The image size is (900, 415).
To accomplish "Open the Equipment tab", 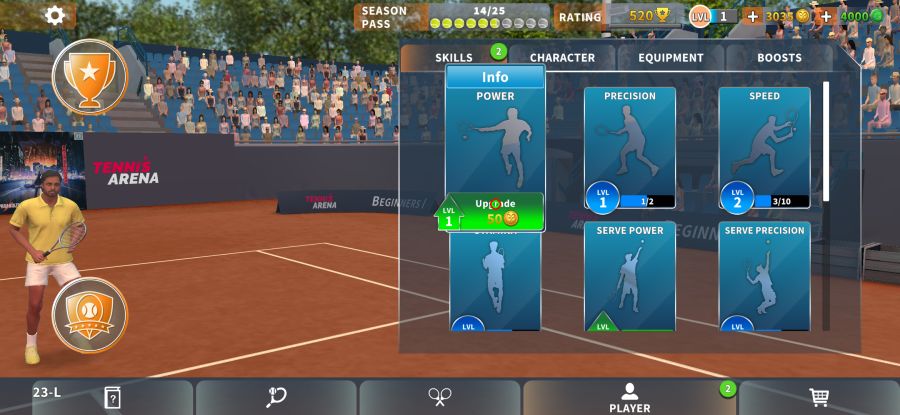I will click(x=671, y=58).
